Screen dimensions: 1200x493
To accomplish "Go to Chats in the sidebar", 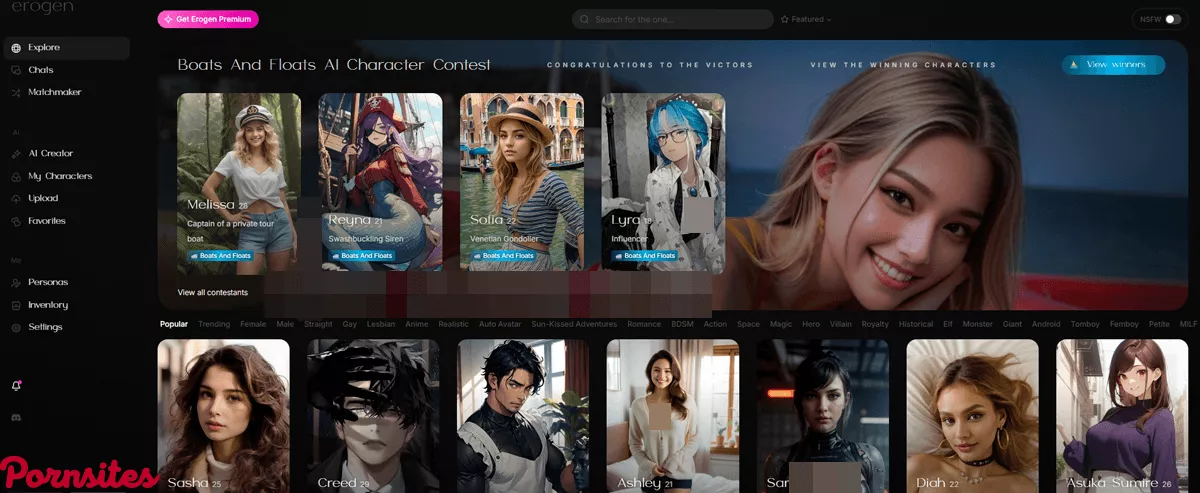I will [x=41, y=70].
